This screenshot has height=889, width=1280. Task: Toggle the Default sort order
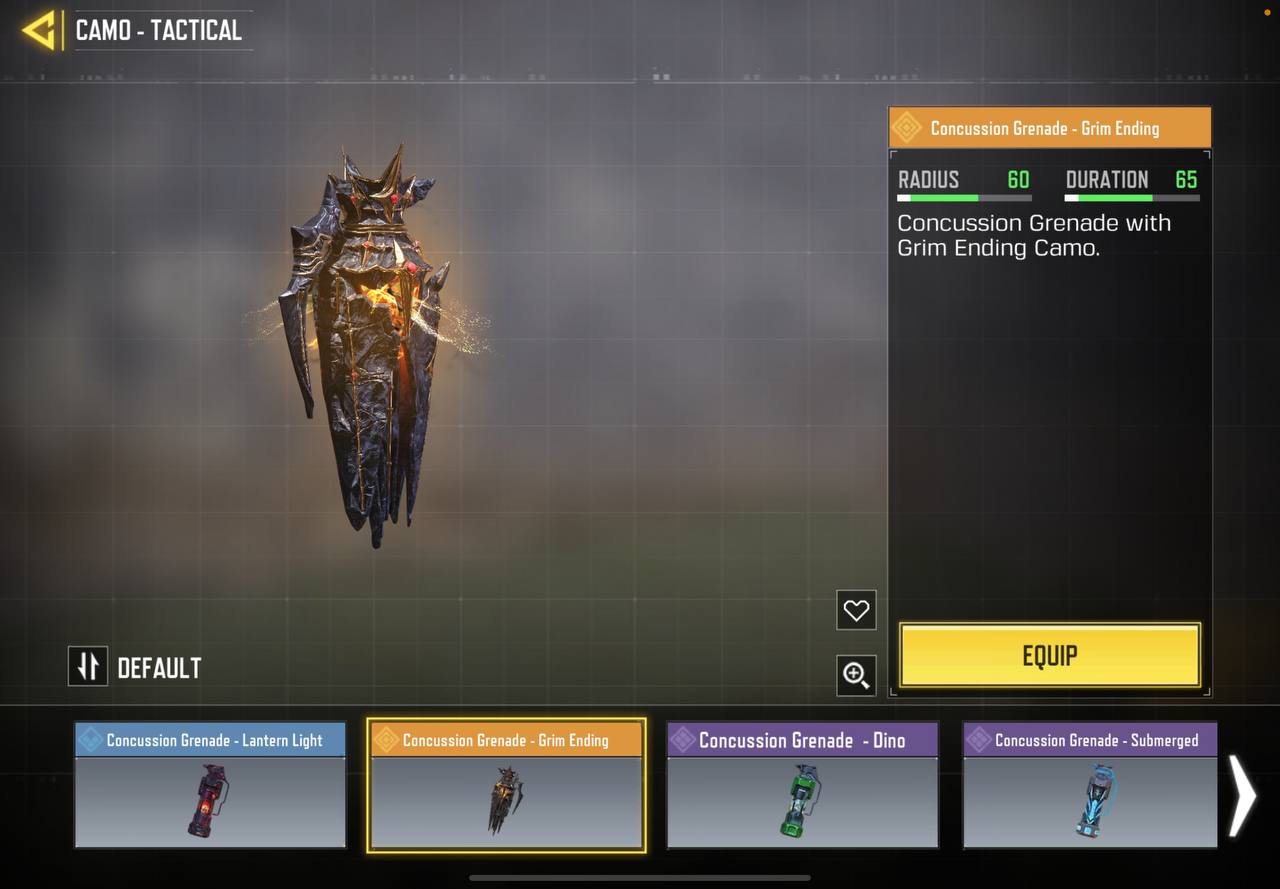coord(88,667)
